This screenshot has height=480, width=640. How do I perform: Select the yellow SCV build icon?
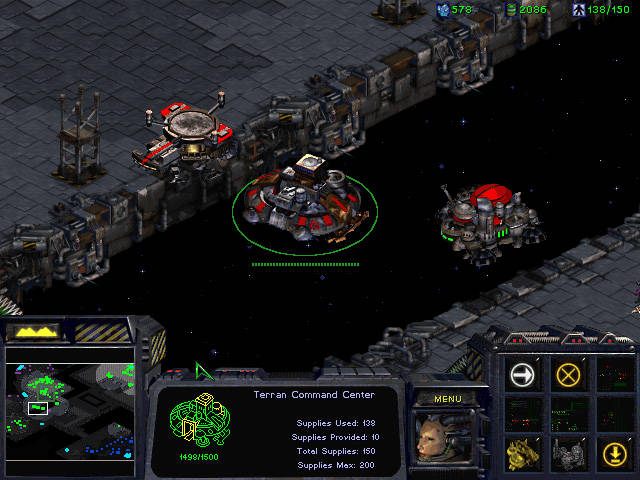tap(523, 453)
